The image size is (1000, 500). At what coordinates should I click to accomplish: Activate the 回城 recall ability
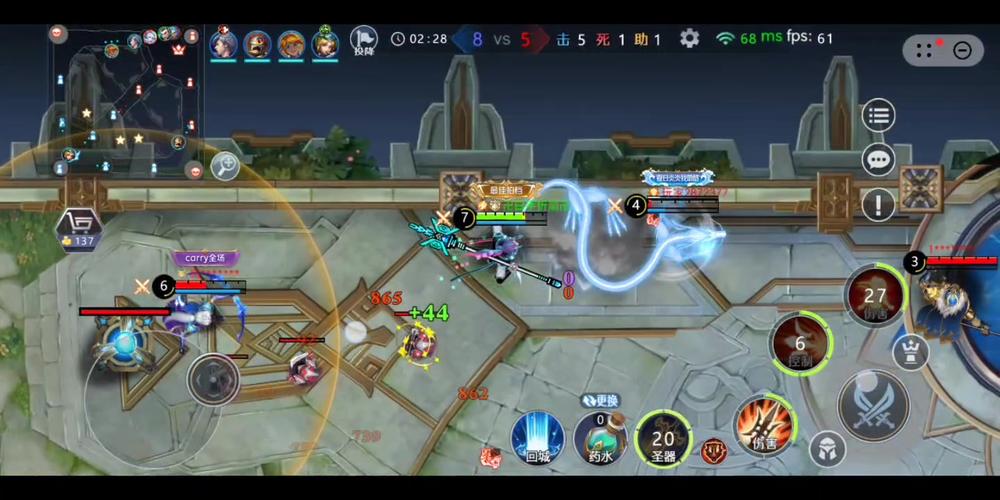point(537,438)
